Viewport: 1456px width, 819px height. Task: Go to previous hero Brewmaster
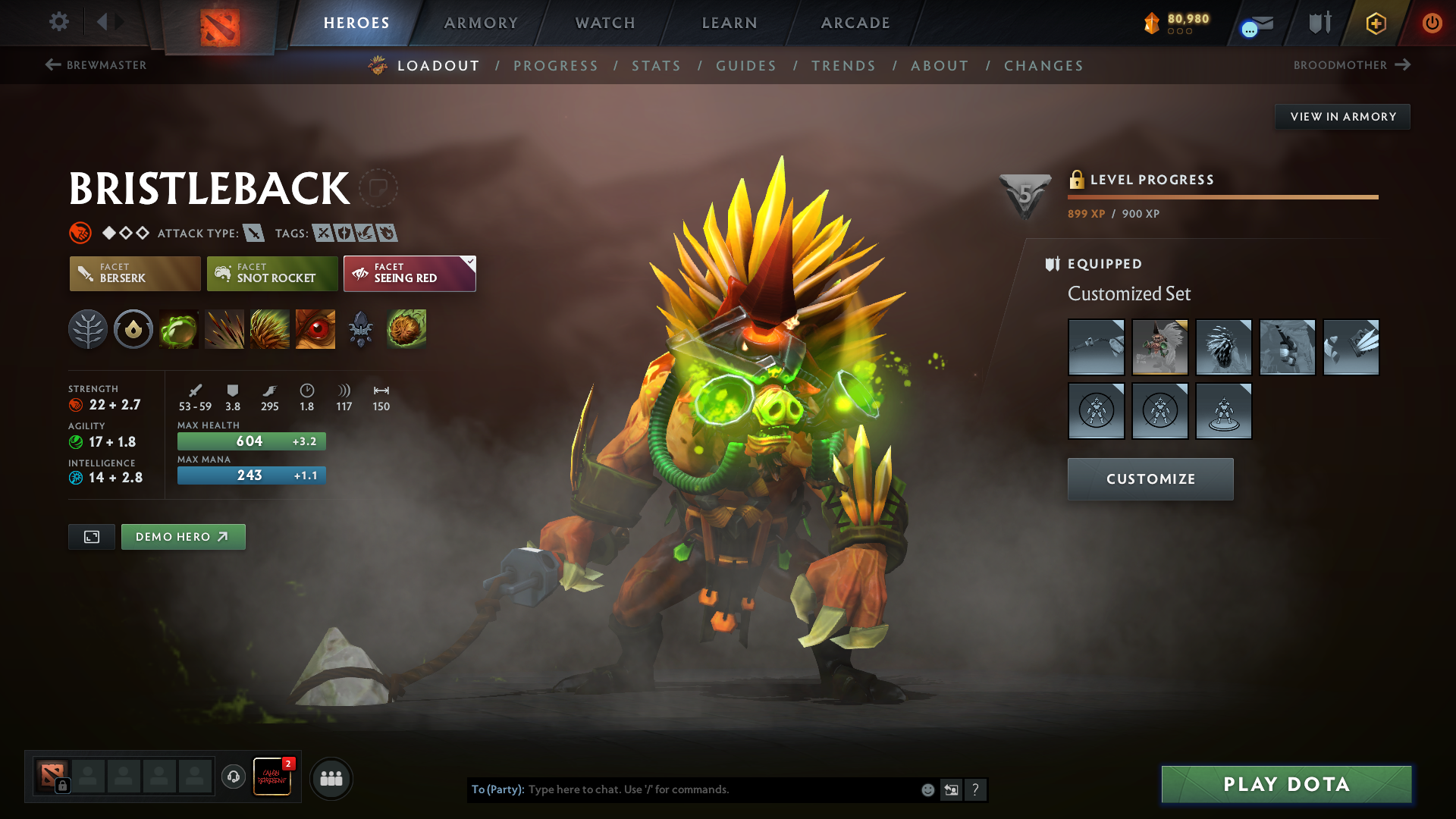[x=96, y=65]
